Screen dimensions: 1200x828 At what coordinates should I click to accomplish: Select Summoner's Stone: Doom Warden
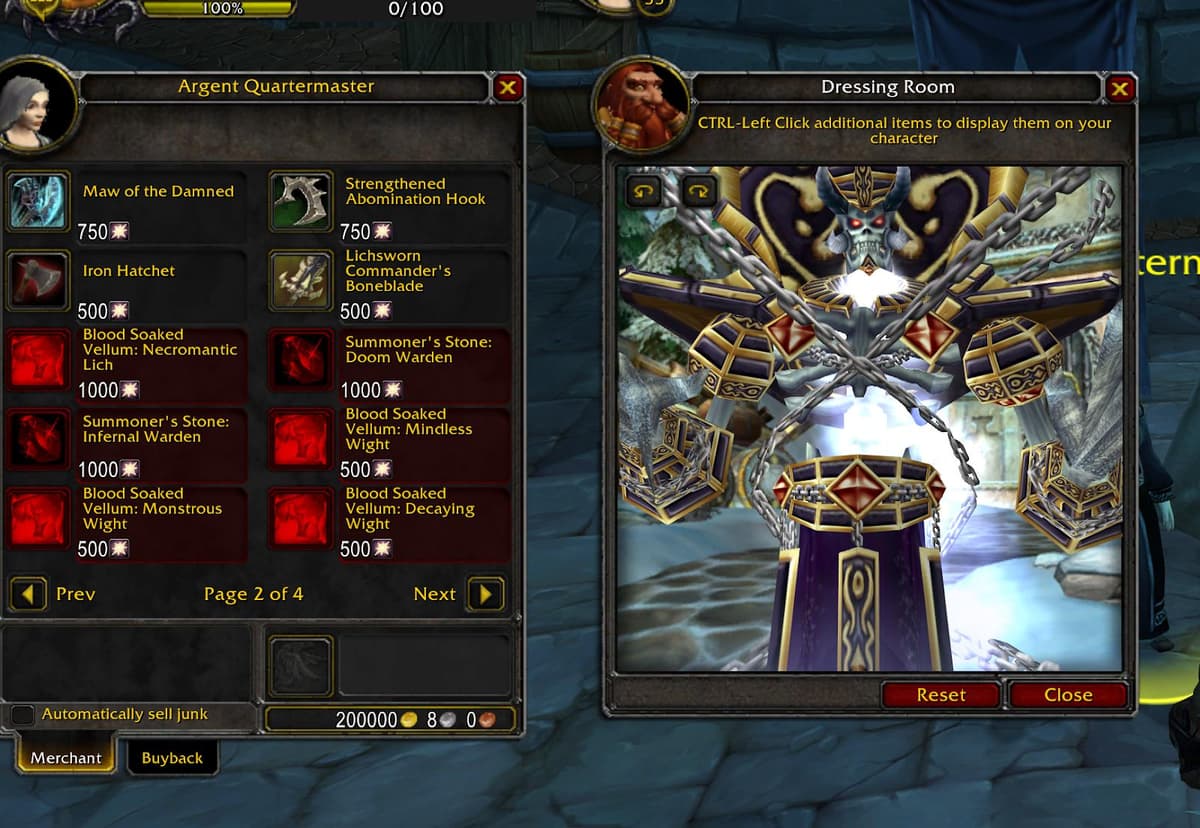tap(302, 360)
